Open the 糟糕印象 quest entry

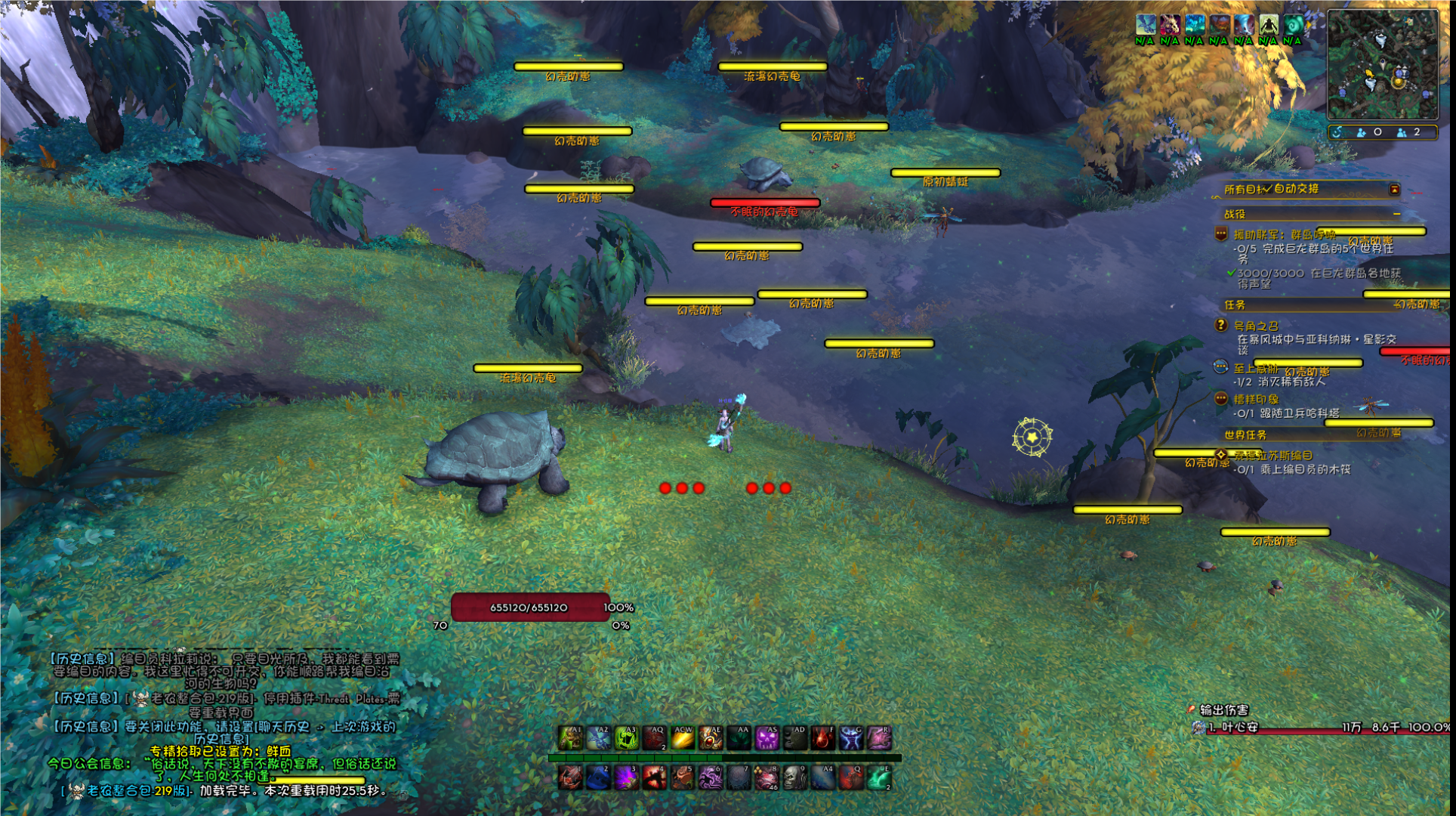(1256, 399)
